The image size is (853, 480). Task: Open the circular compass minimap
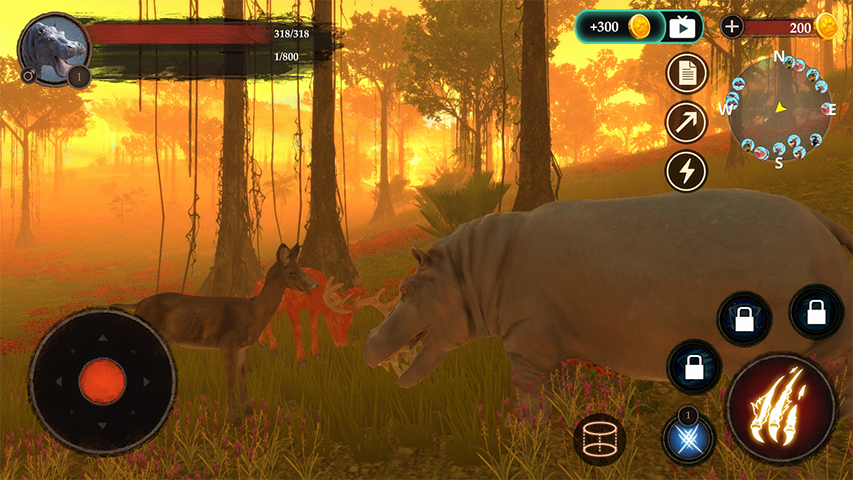(780, 108)
